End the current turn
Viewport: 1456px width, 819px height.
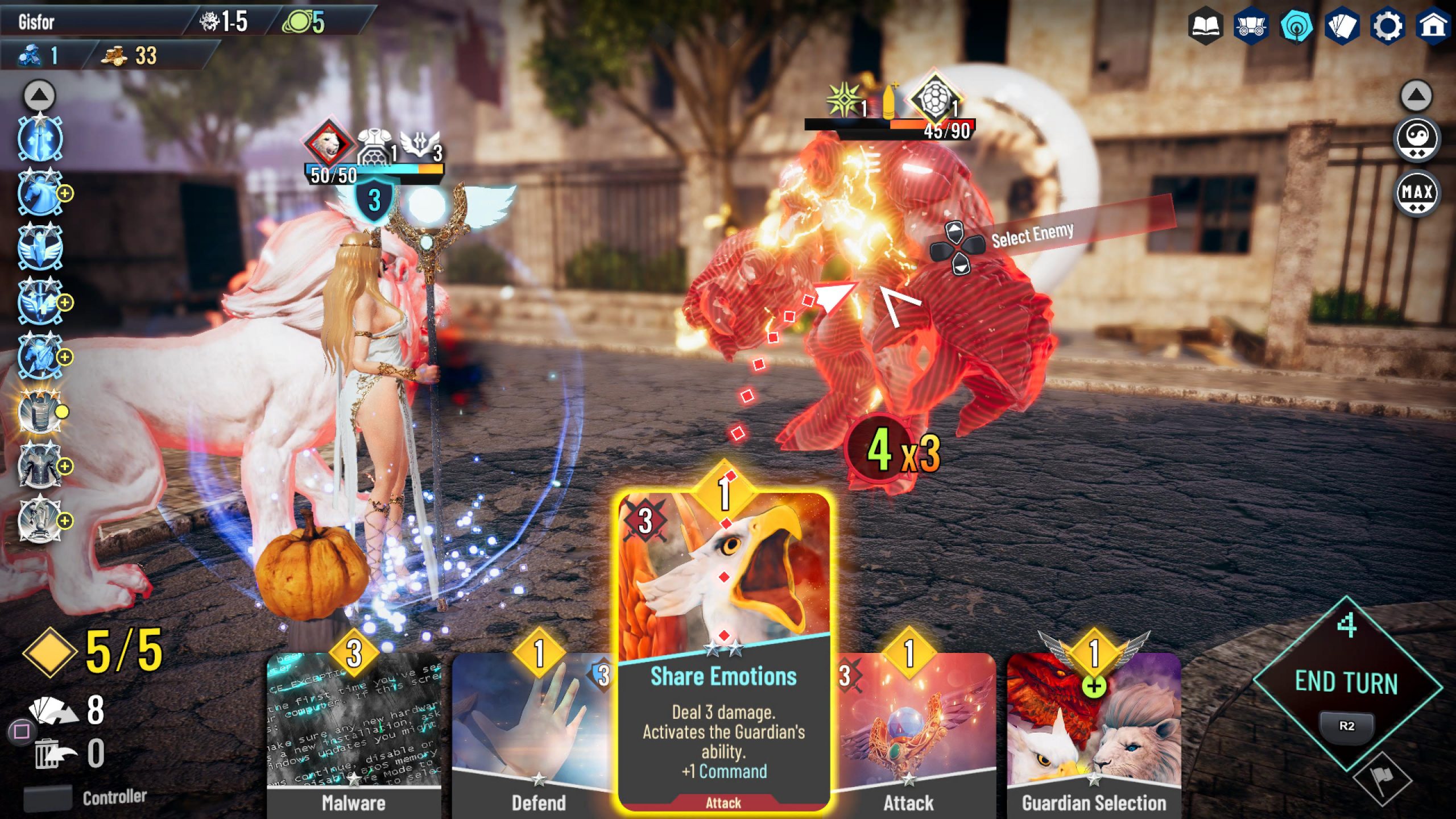click(x=1346, y=682)
